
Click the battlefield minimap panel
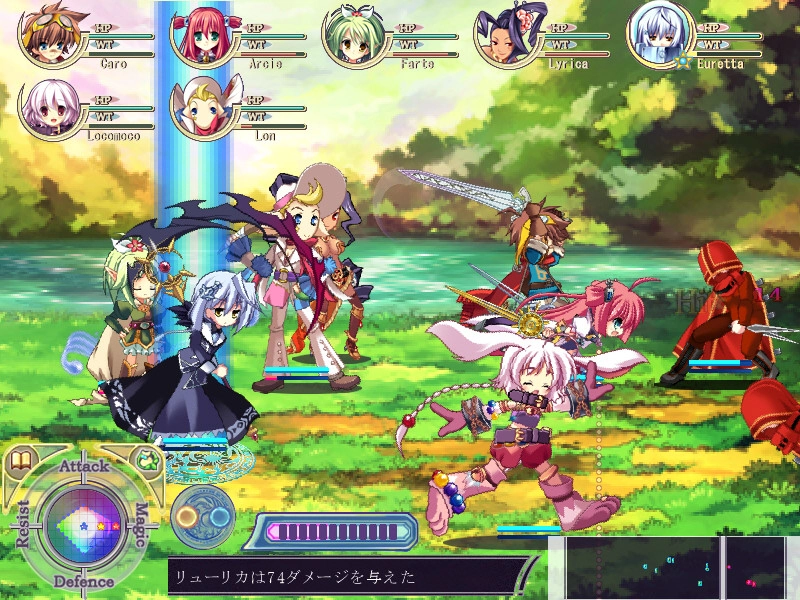tap(682, 569)
